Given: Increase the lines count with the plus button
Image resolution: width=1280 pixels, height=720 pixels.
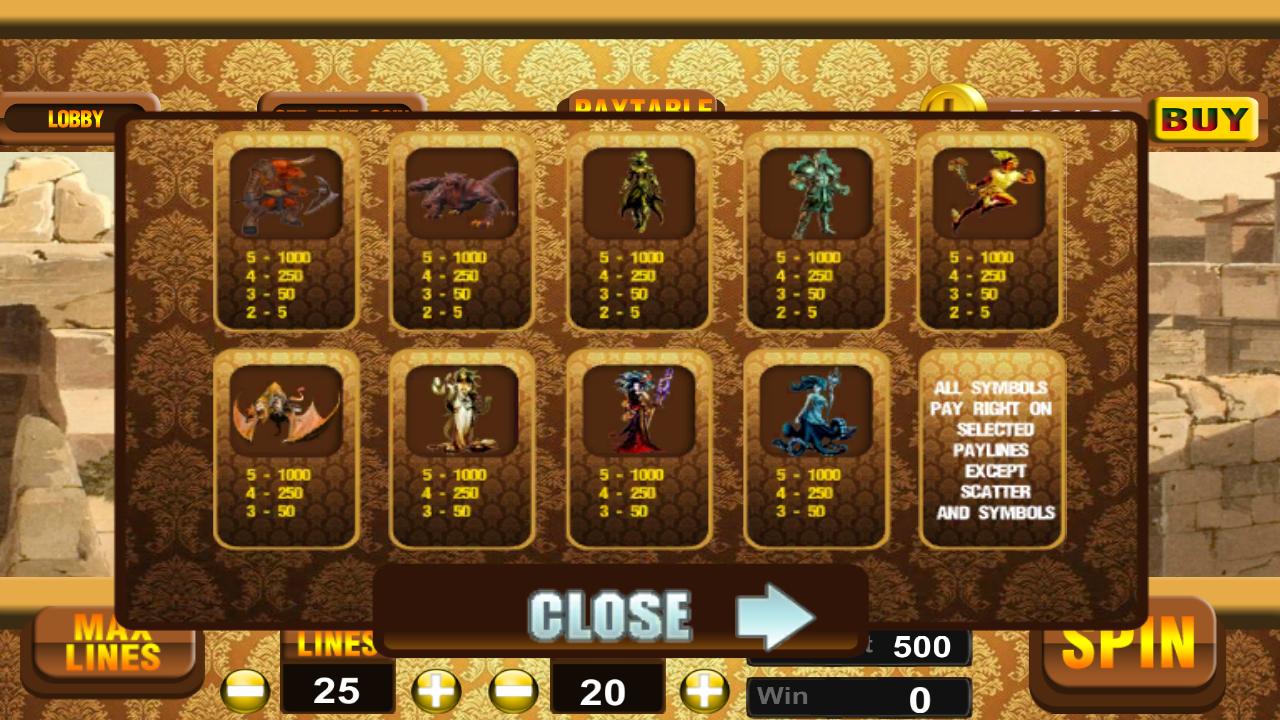Looking at the screenshot, I should (436, 690).
